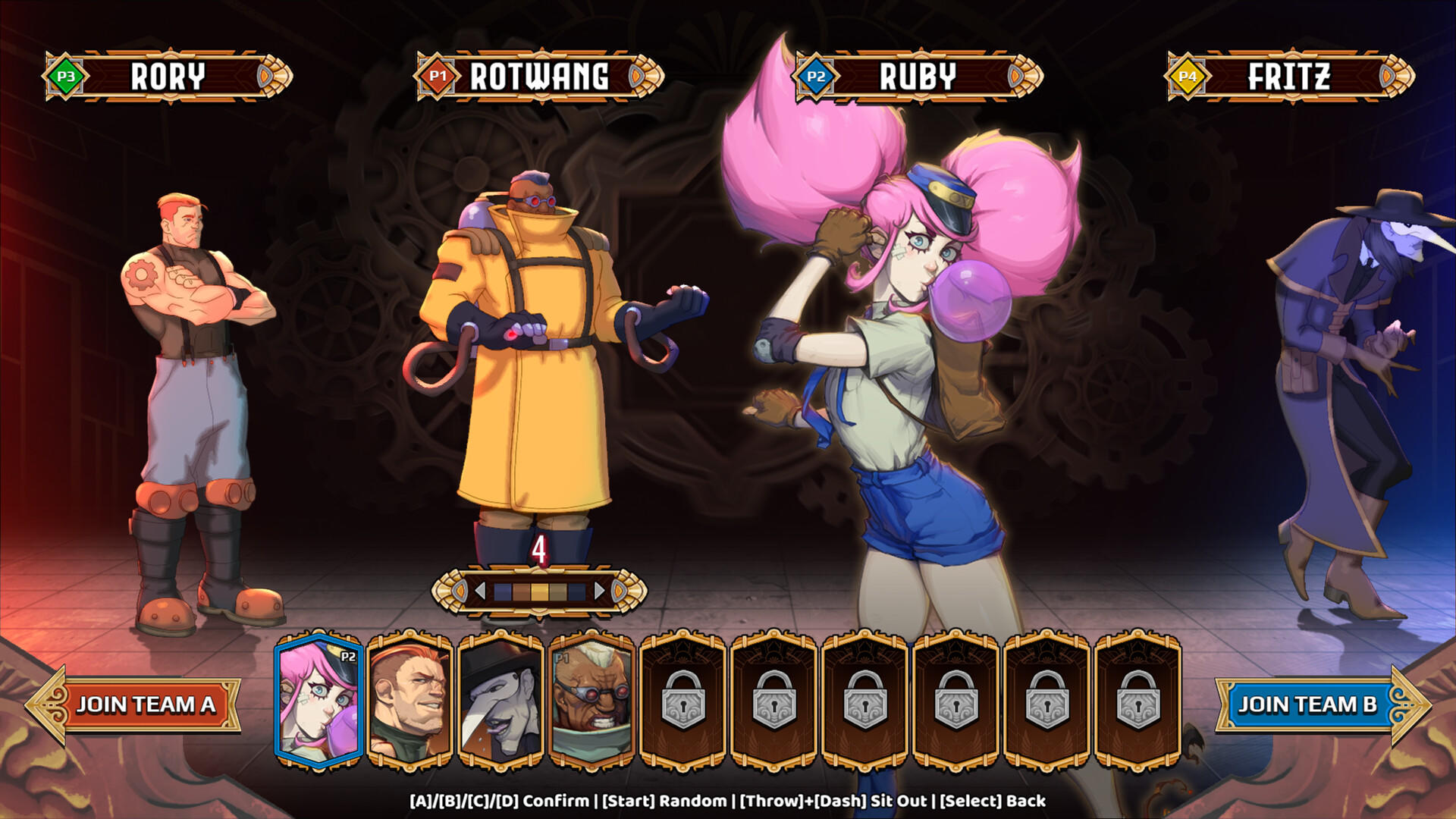Click the lock icon on the middle locked slot
The image size is (1456, 819).
[x=865, y=701]
